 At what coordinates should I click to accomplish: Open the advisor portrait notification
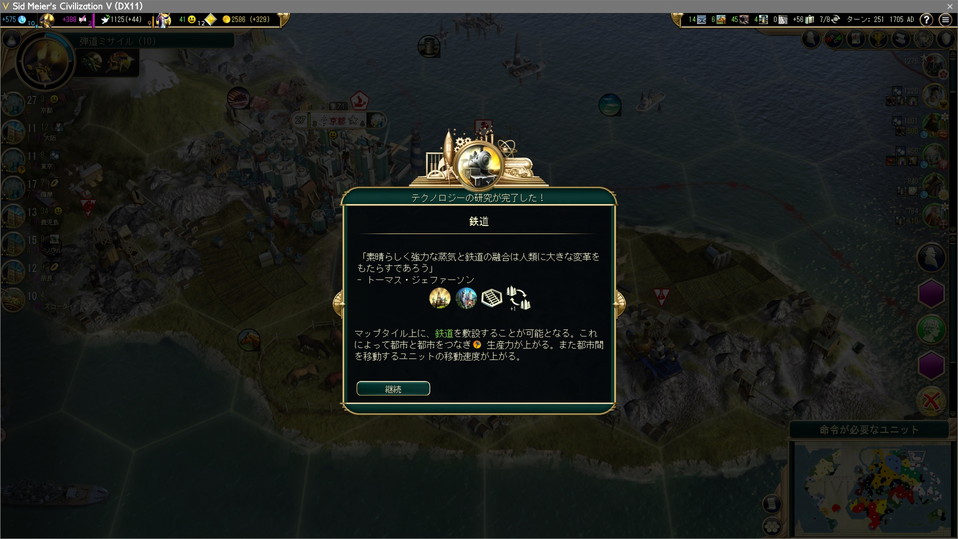[931, 257]
